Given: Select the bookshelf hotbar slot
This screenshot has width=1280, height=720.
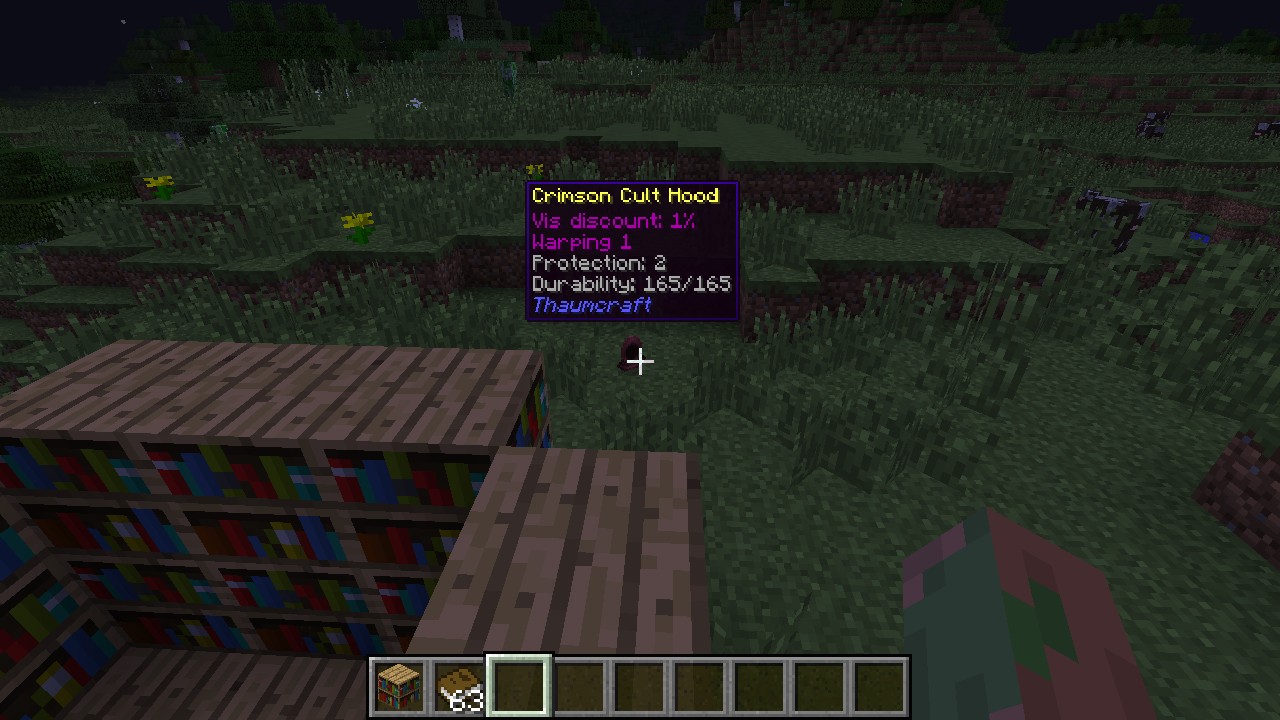Looking at the screenshot, I should pyautogui.click(x=400, y=687).
